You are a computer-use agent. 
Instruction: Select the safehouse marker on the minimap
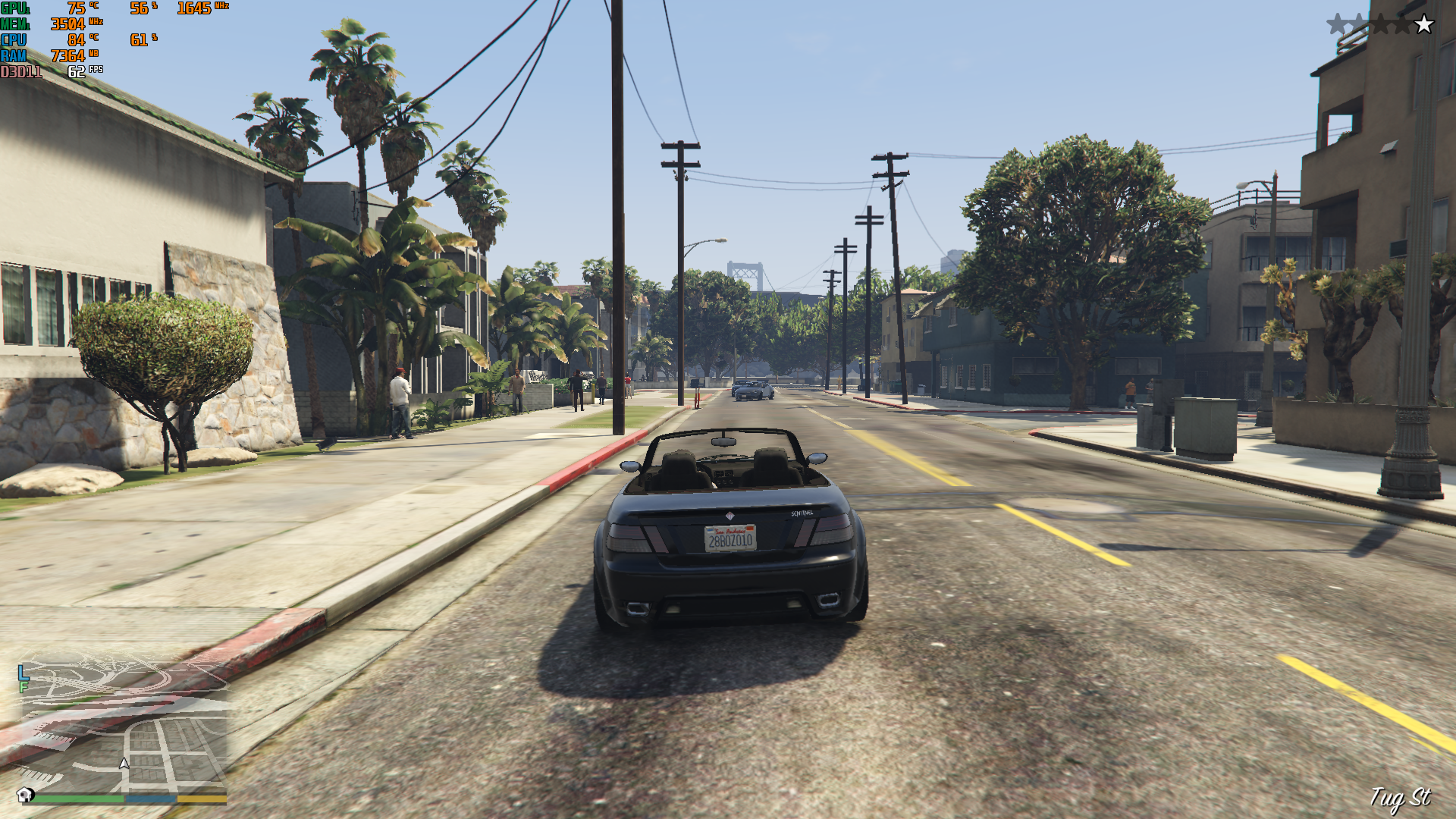pyautogui.click(x=25, y=794)
